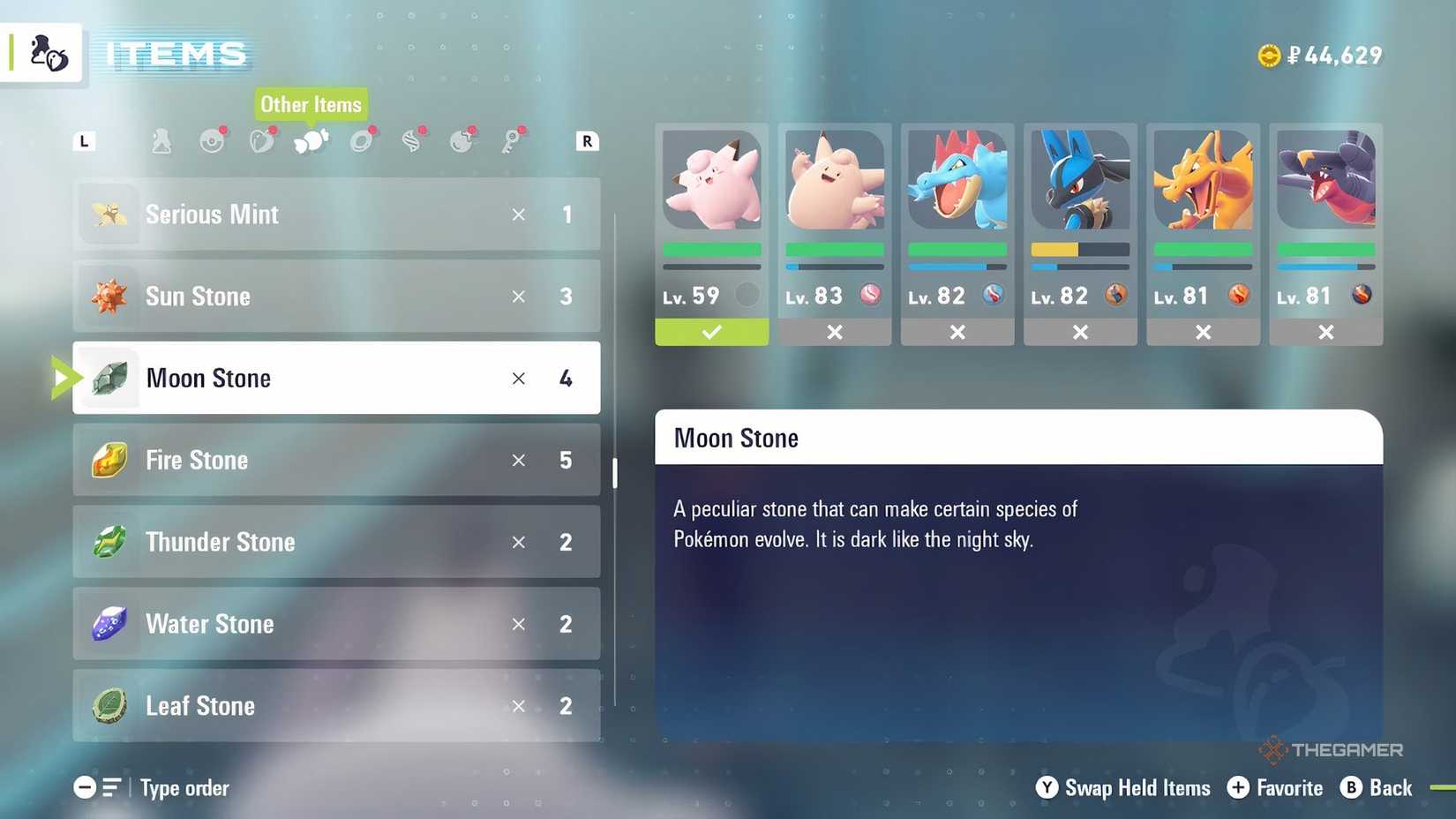Select the Other Items candy icon

tap(311, 140)
